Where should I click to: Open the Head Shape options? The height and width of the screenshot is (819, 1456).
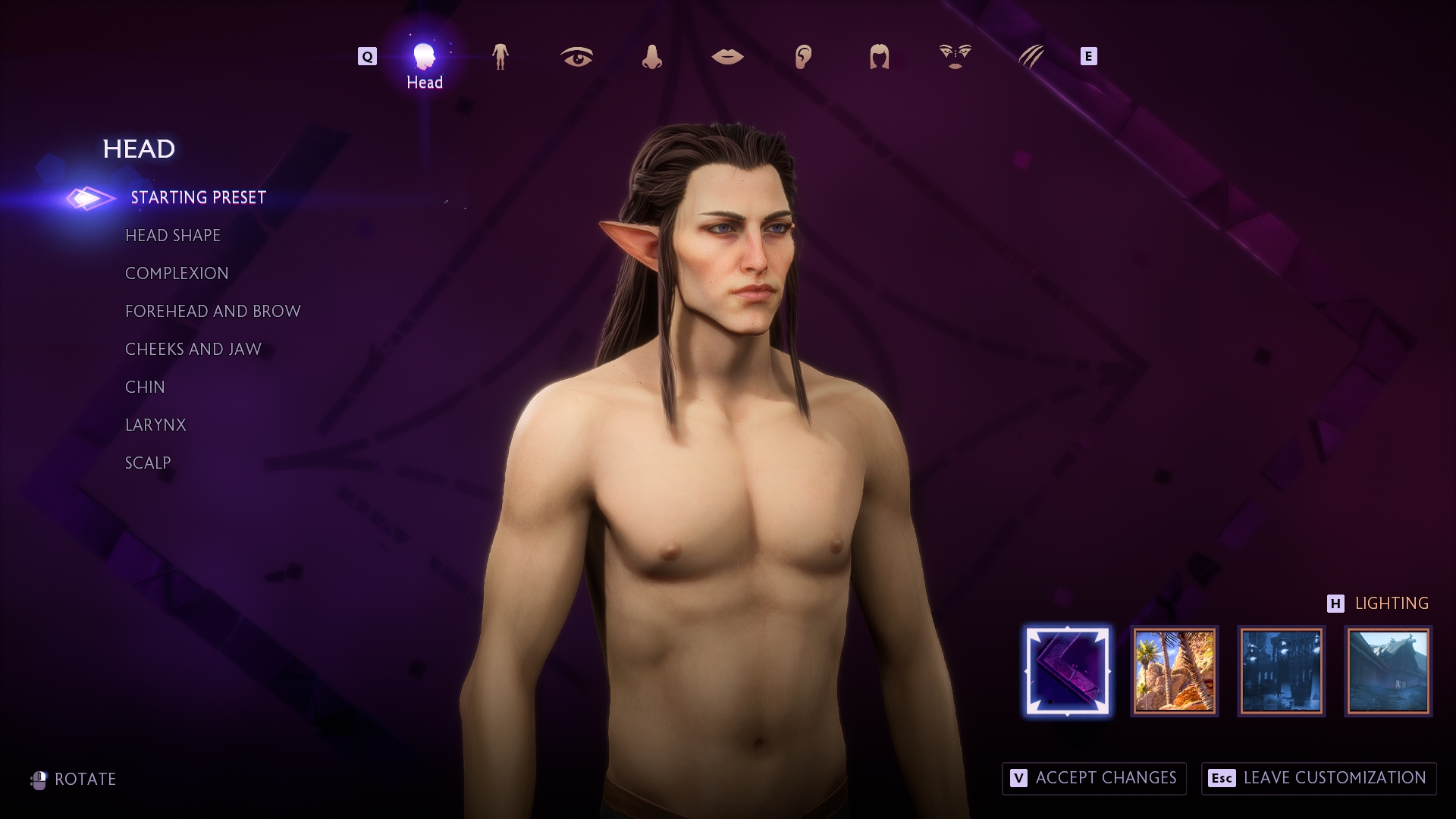pyautogui.click(x=173, y=236)
